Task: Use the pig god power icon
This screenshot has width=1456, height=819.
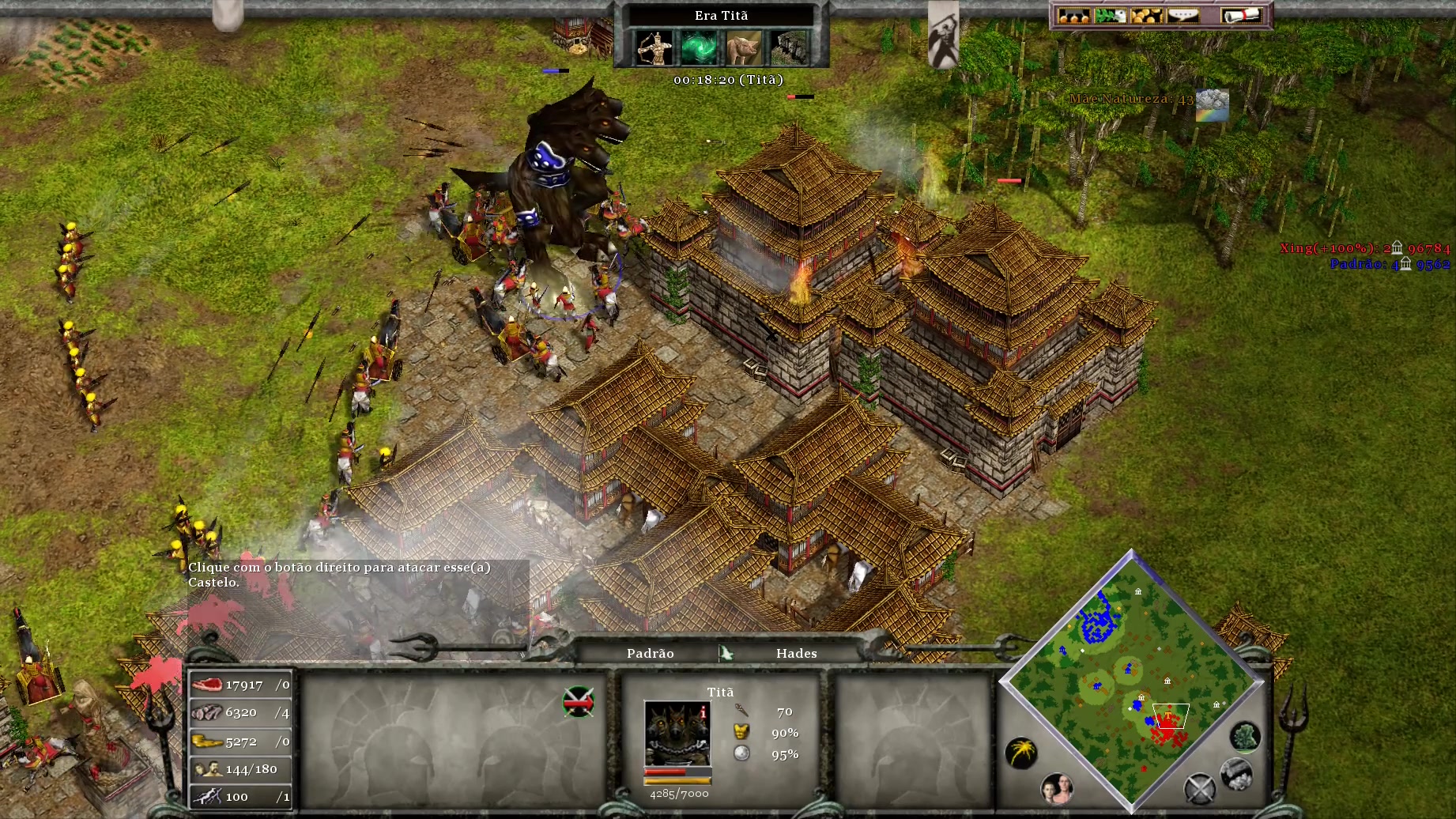Action: coord(744,47)
